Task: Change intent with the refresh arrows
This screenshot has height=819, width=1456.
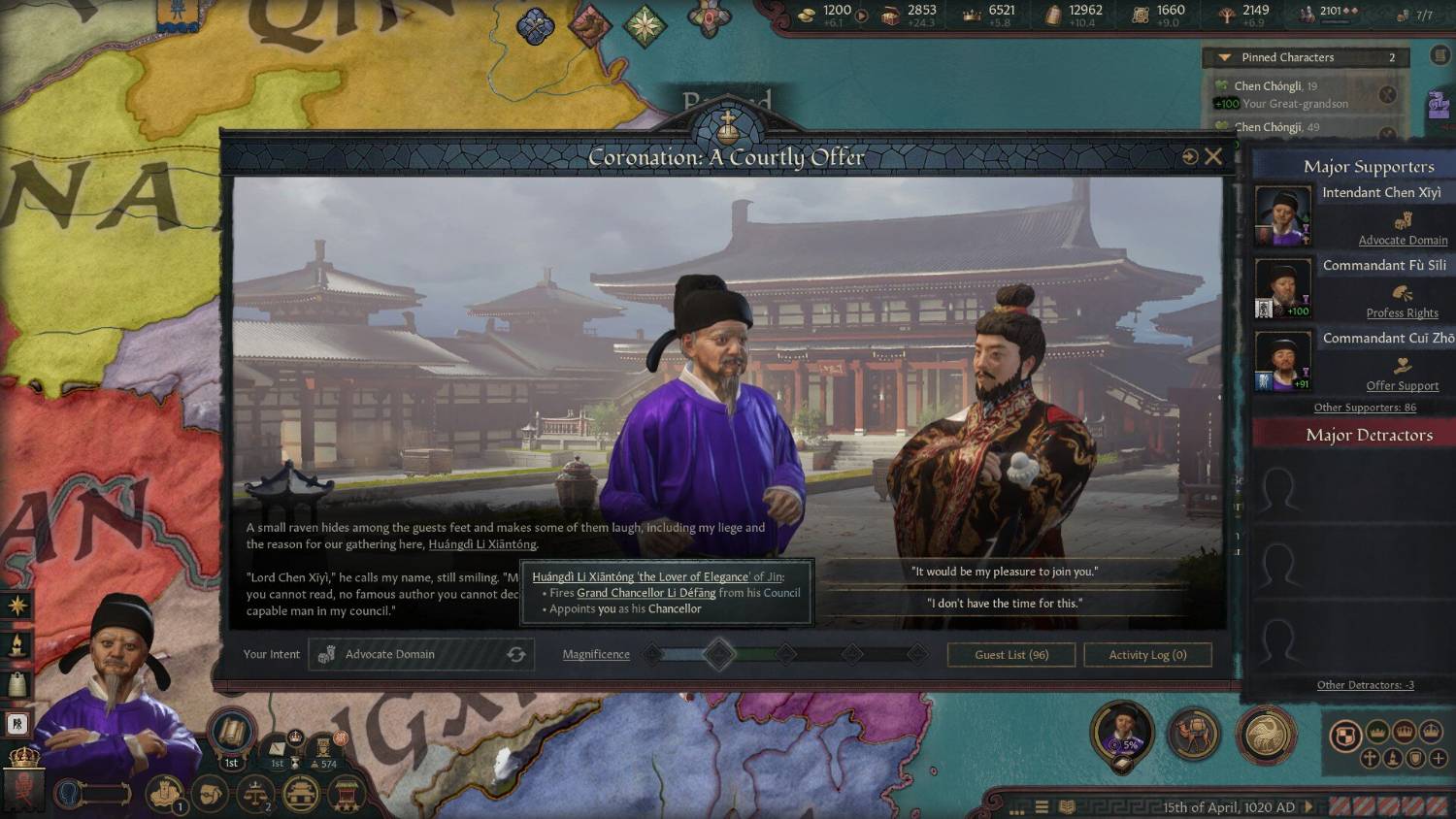Action: pyautogui.click(x=516, y=655)
